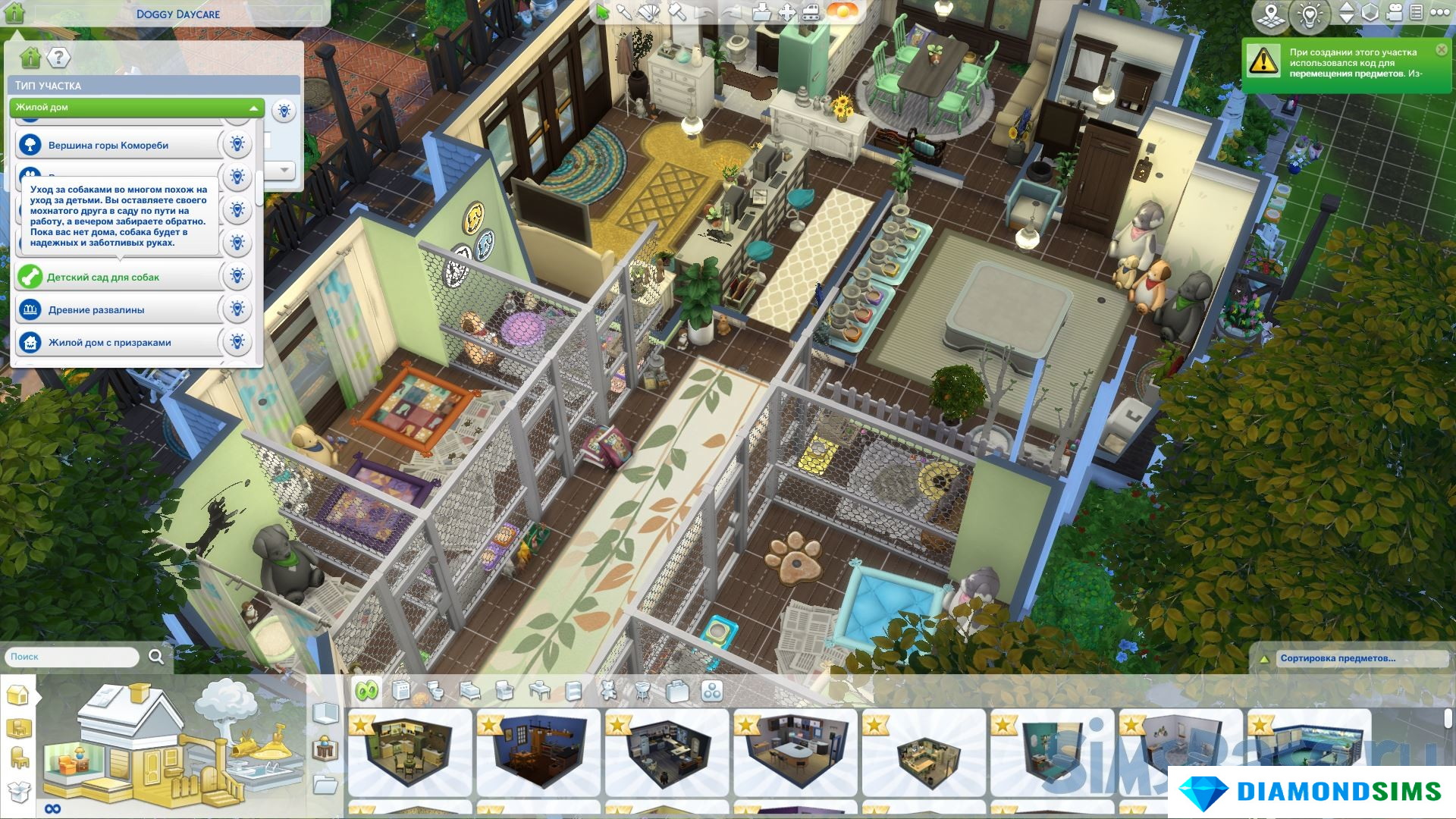The width and height of the screenshot is (1456, 819).
Task: Open the bulldozer tool in the toolbar
Action: pos(811,12)
